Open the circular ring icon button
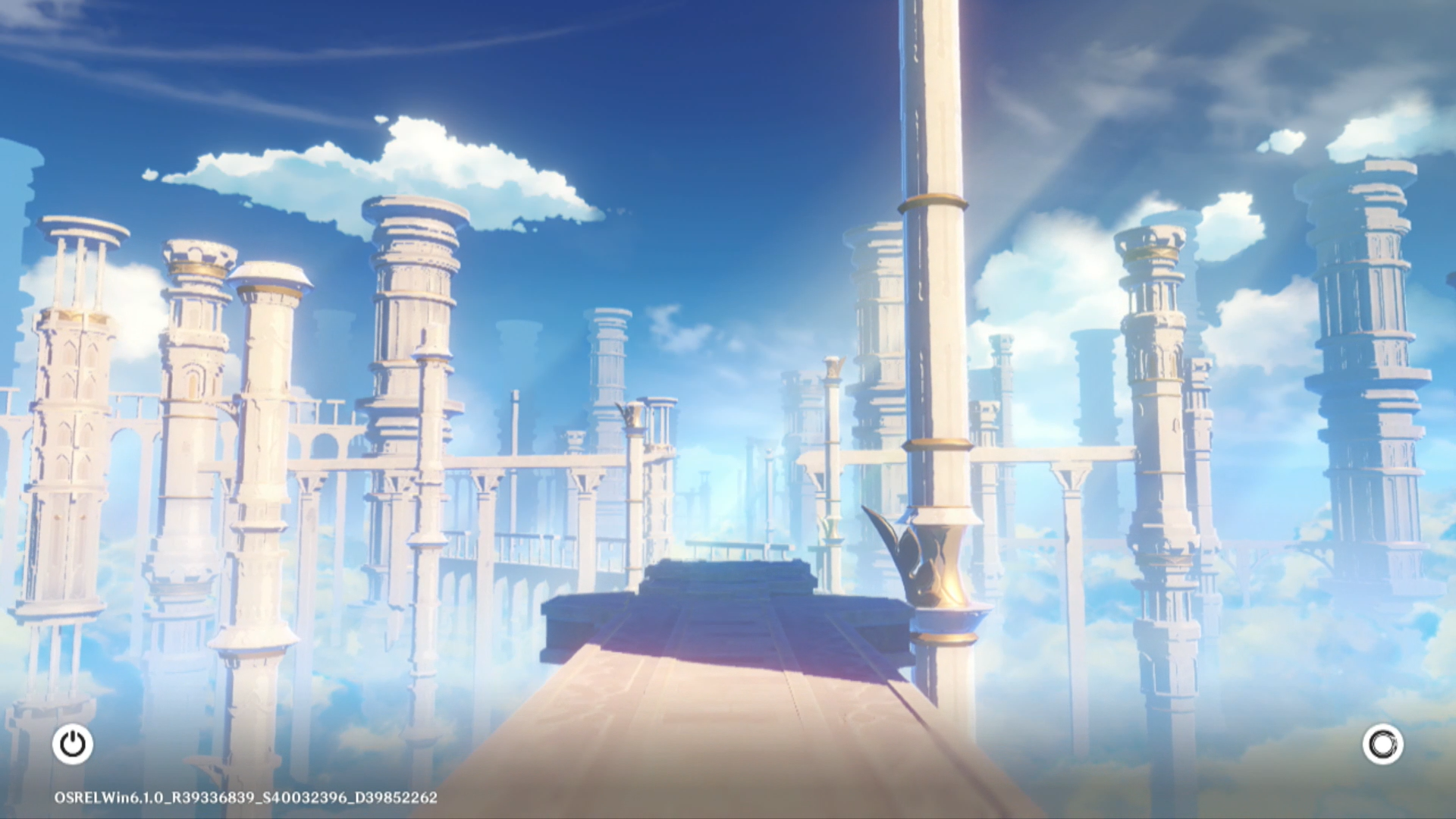Image resolution: width=1456 pixels, height=819 pixels. [x=1382, y=744]
